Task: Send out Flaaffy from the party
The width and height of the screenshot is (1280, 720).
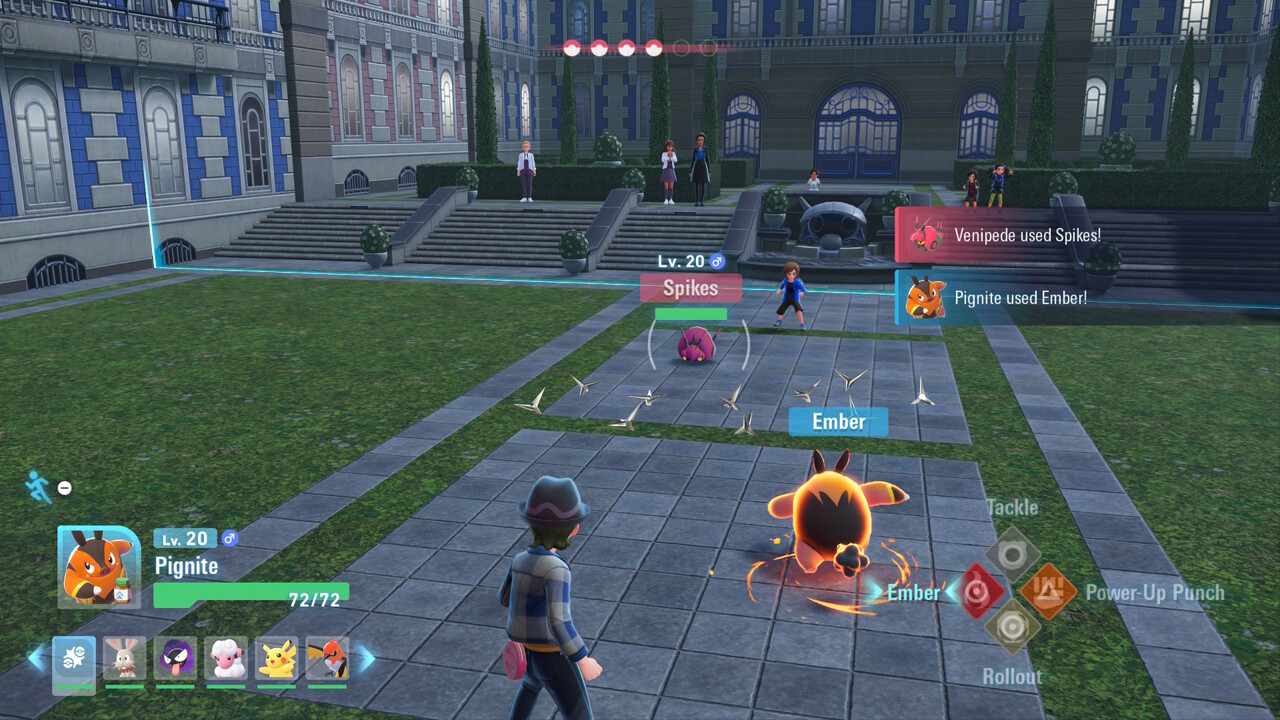Action: 226,659
